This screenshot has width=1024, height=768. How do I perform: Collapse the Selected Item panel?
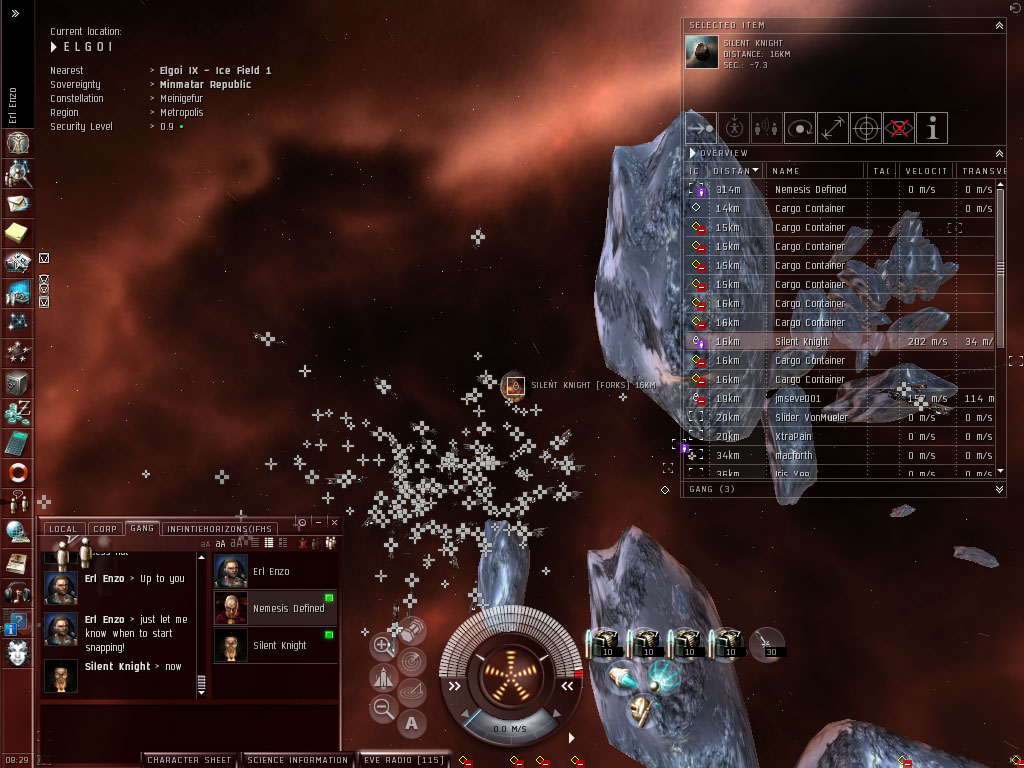998,24
